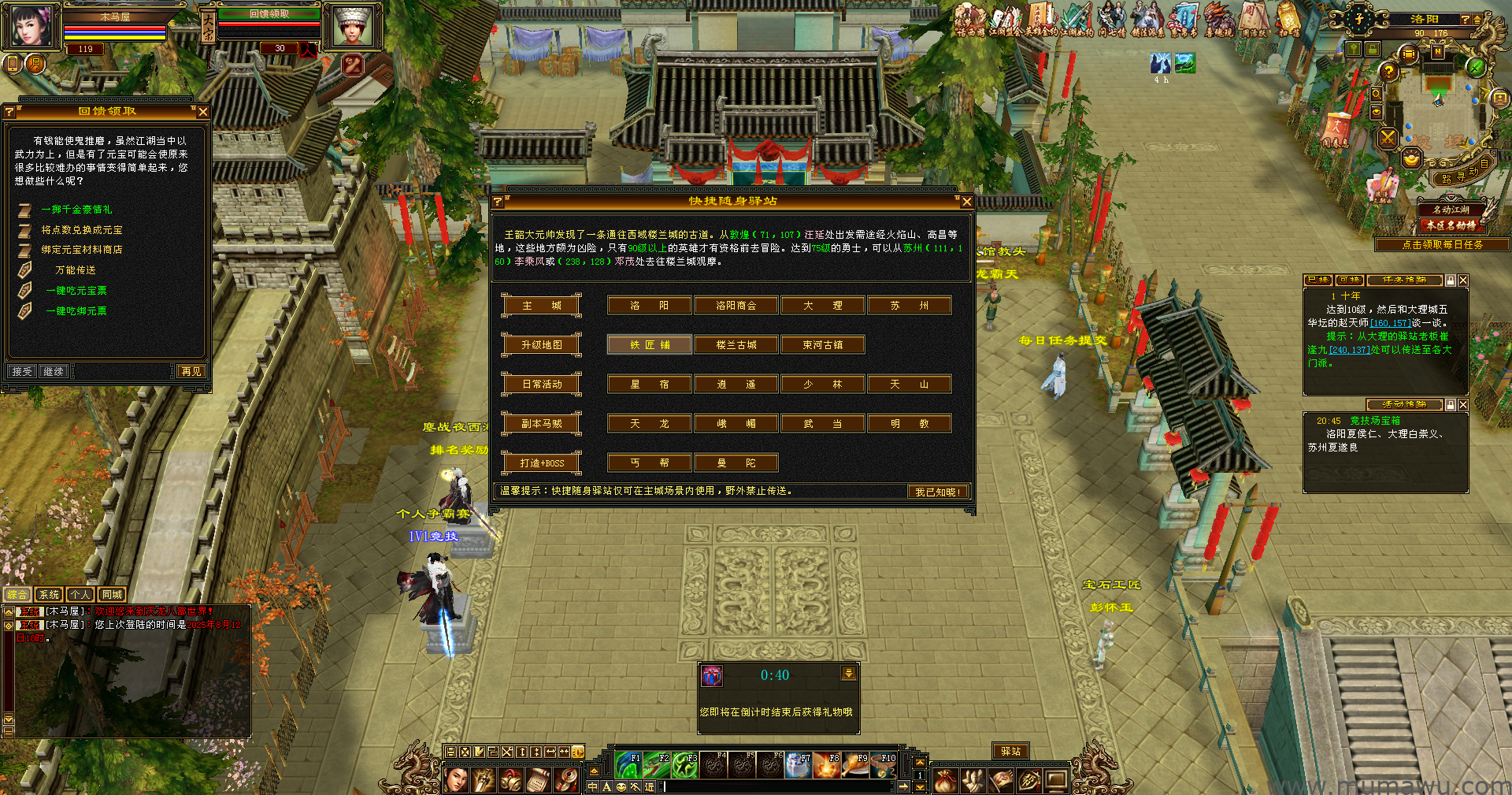Claim daily quest via 点击领取每日任务

point(1442,245)
